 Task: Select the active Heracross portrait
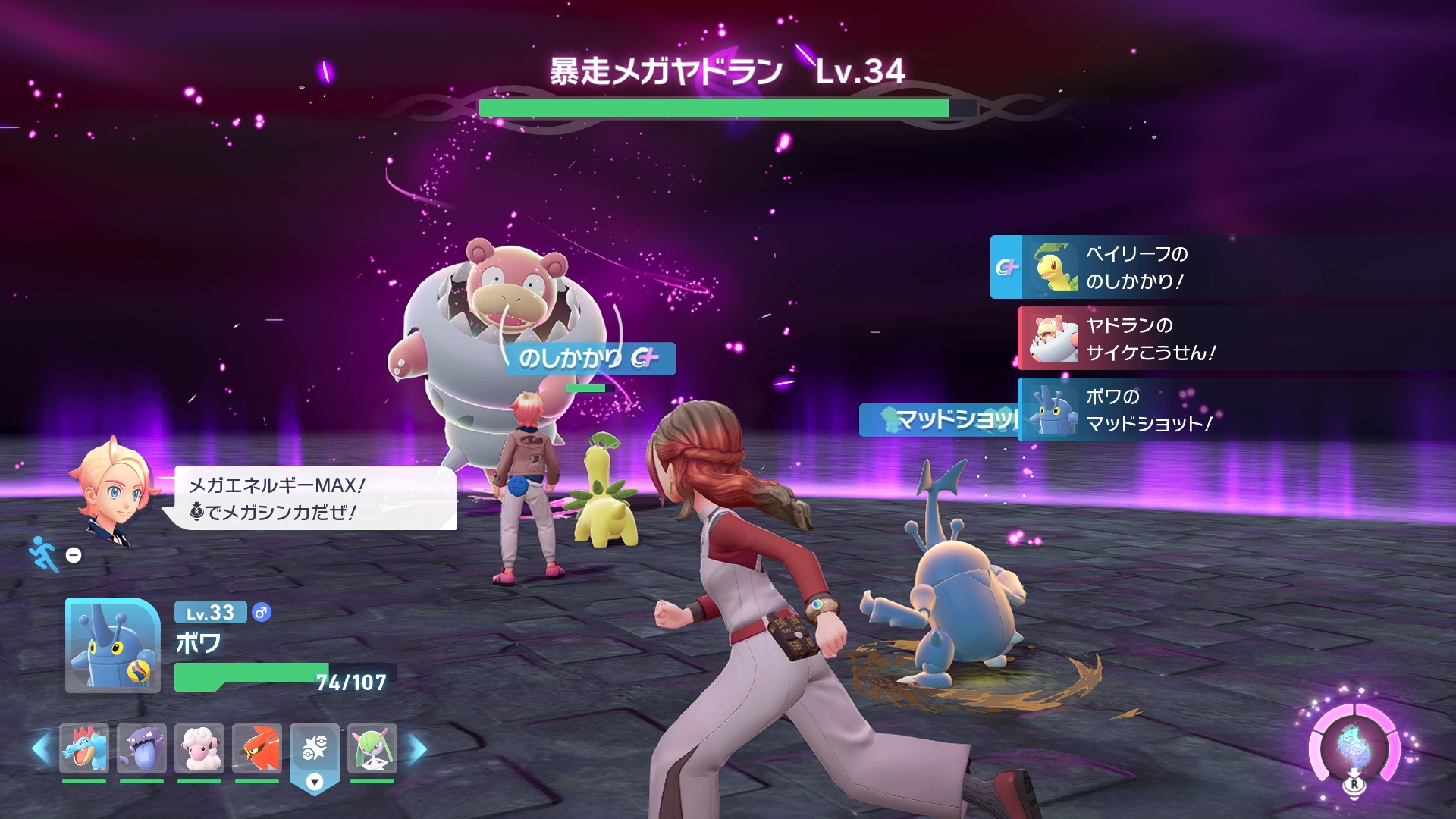[113, 645]
